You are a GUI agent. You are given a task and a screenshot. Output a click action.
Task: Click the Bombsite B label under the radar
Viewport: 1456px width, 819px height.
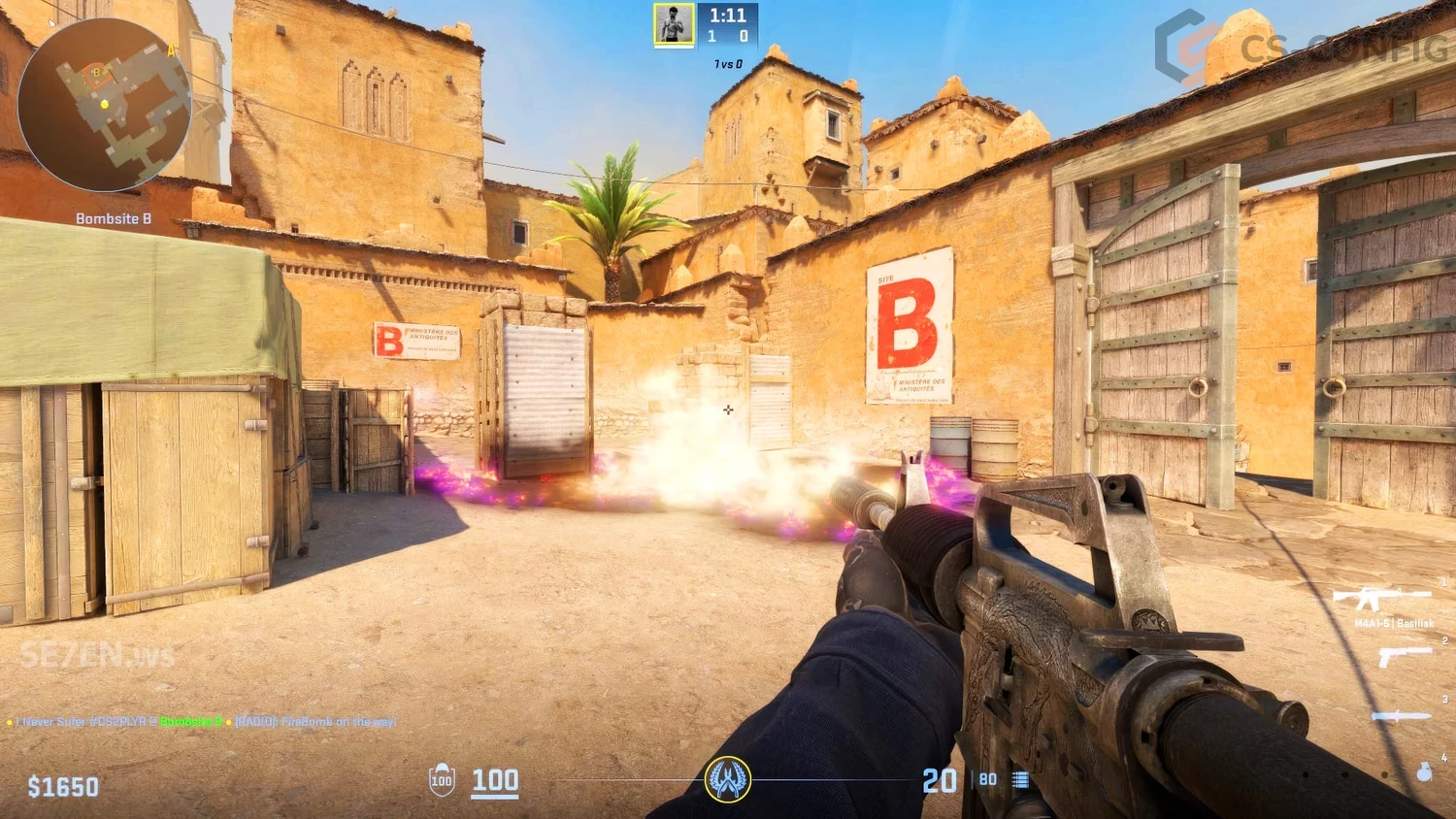tap(114, 217)
